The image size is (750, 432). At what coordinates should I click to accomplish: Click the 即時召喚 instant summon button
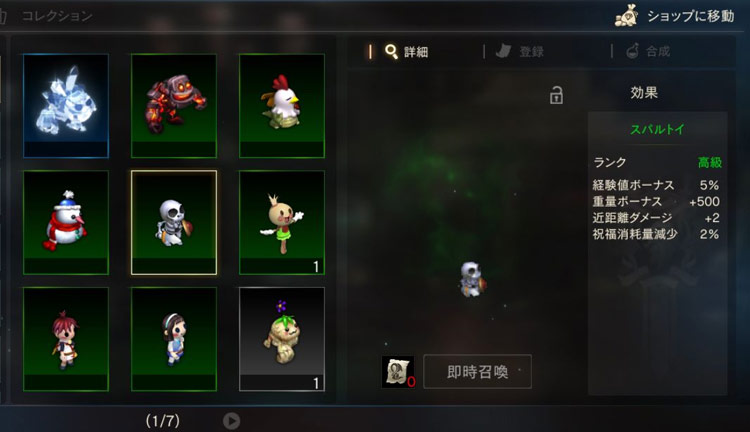point(477,372)
